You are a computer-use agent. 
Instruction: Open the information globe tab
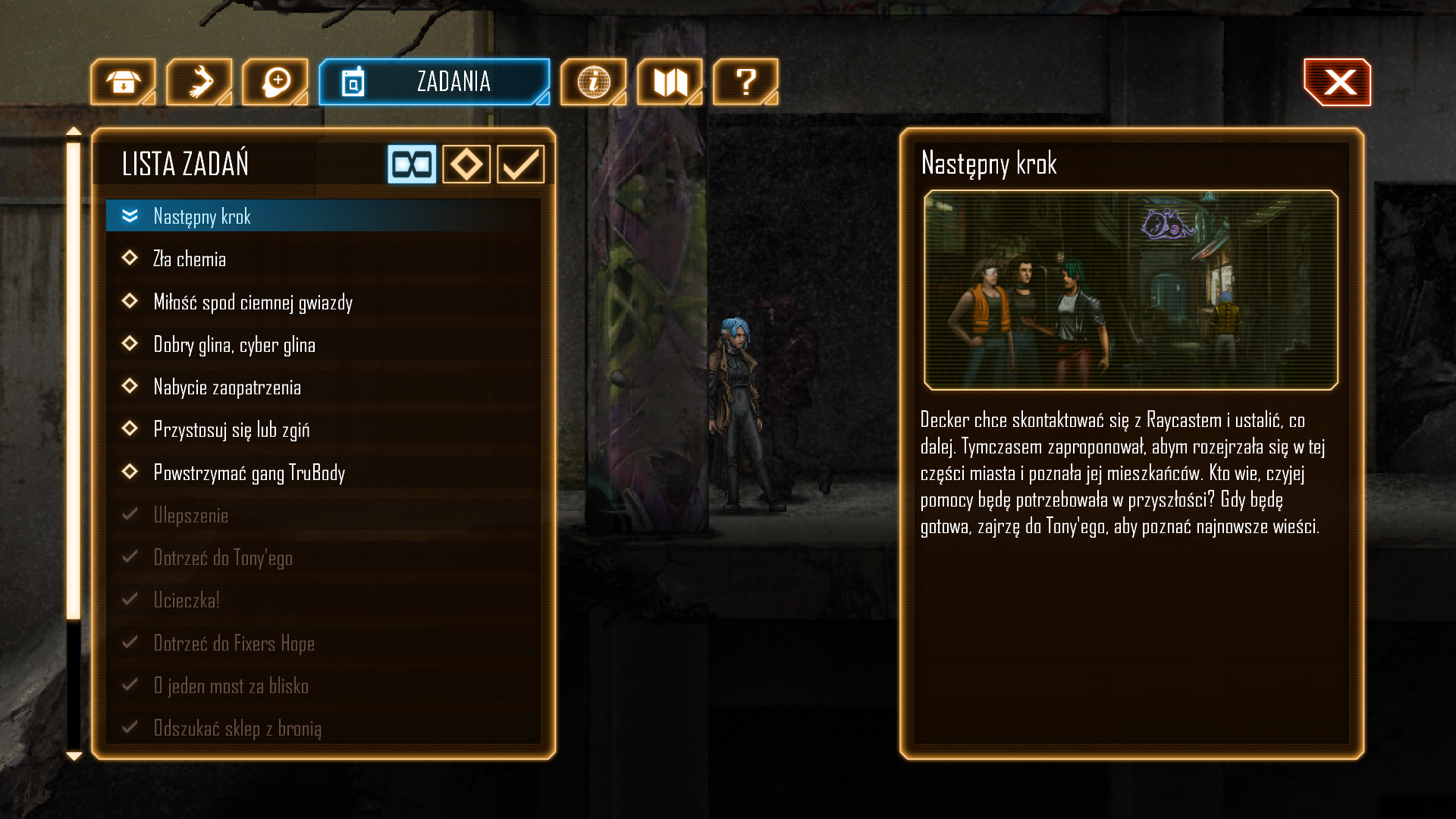pyautogui.click(x=593, y=82)
